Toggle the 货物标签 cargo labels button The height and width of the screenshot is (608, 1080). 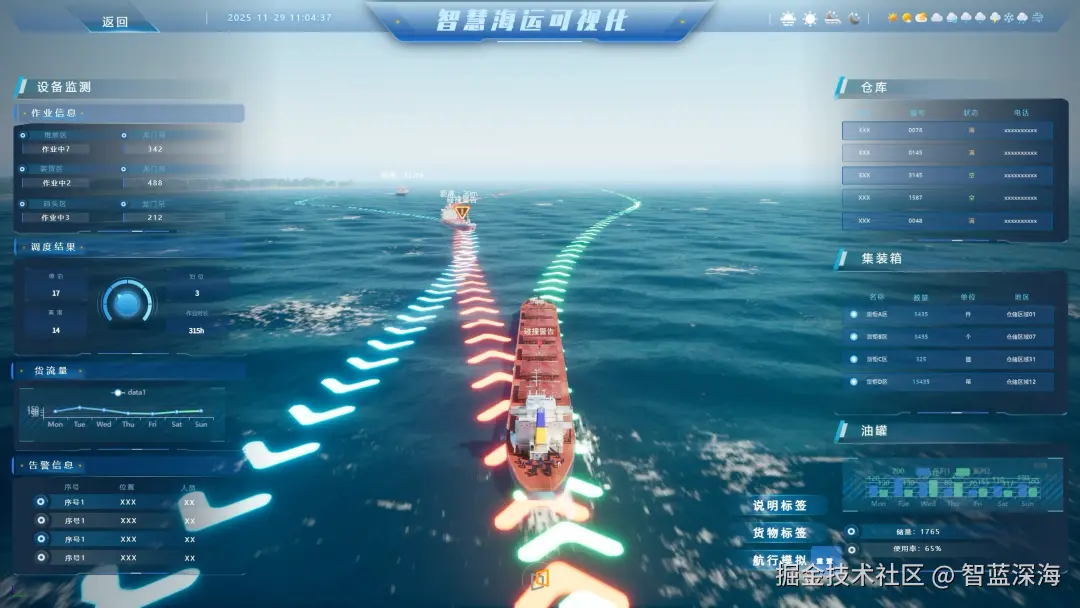tap(780, 534)
